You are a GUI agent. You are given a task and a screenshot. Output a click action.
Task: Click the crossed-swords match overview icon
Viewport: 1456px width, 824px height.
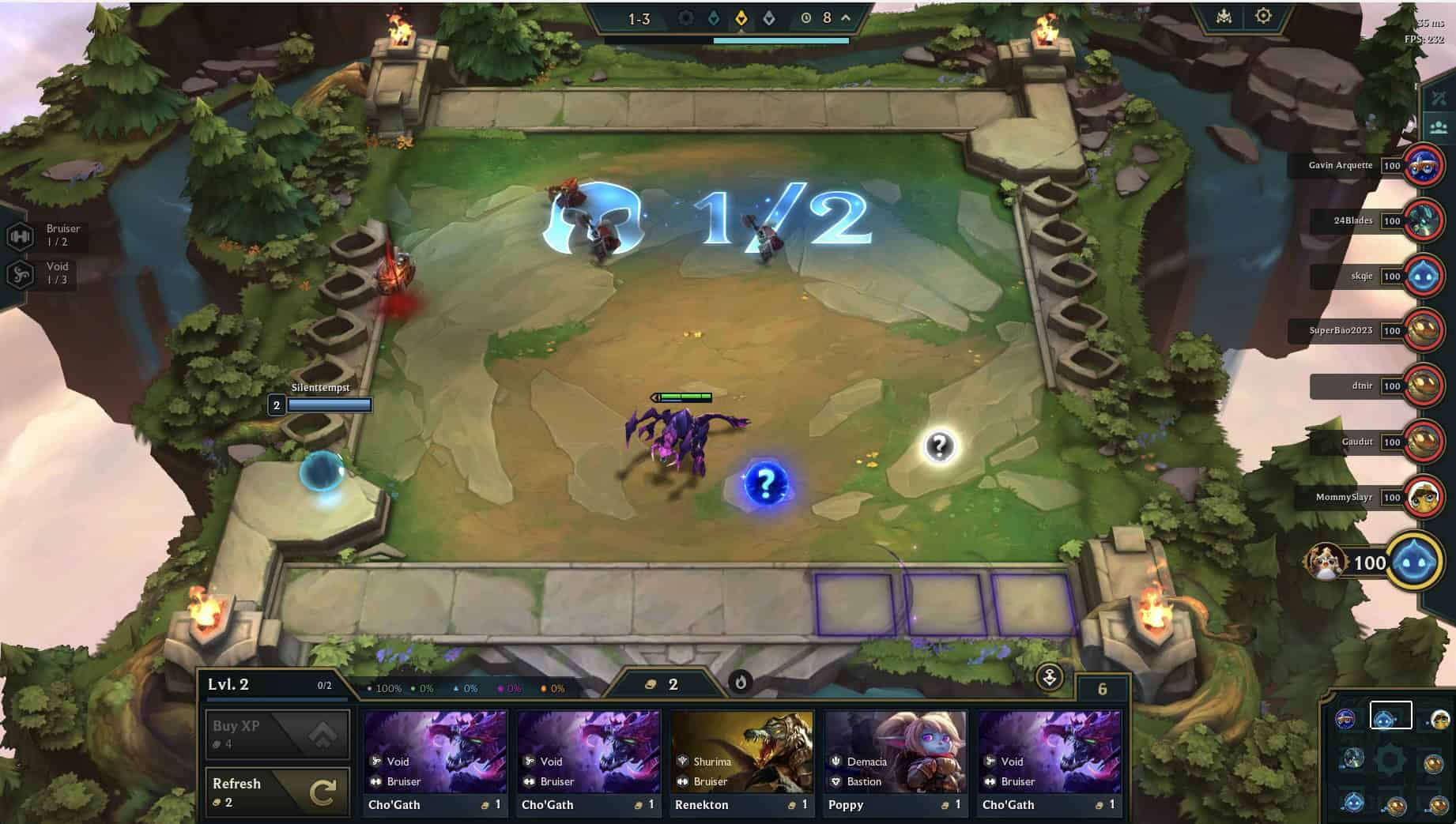point(1438,96)
